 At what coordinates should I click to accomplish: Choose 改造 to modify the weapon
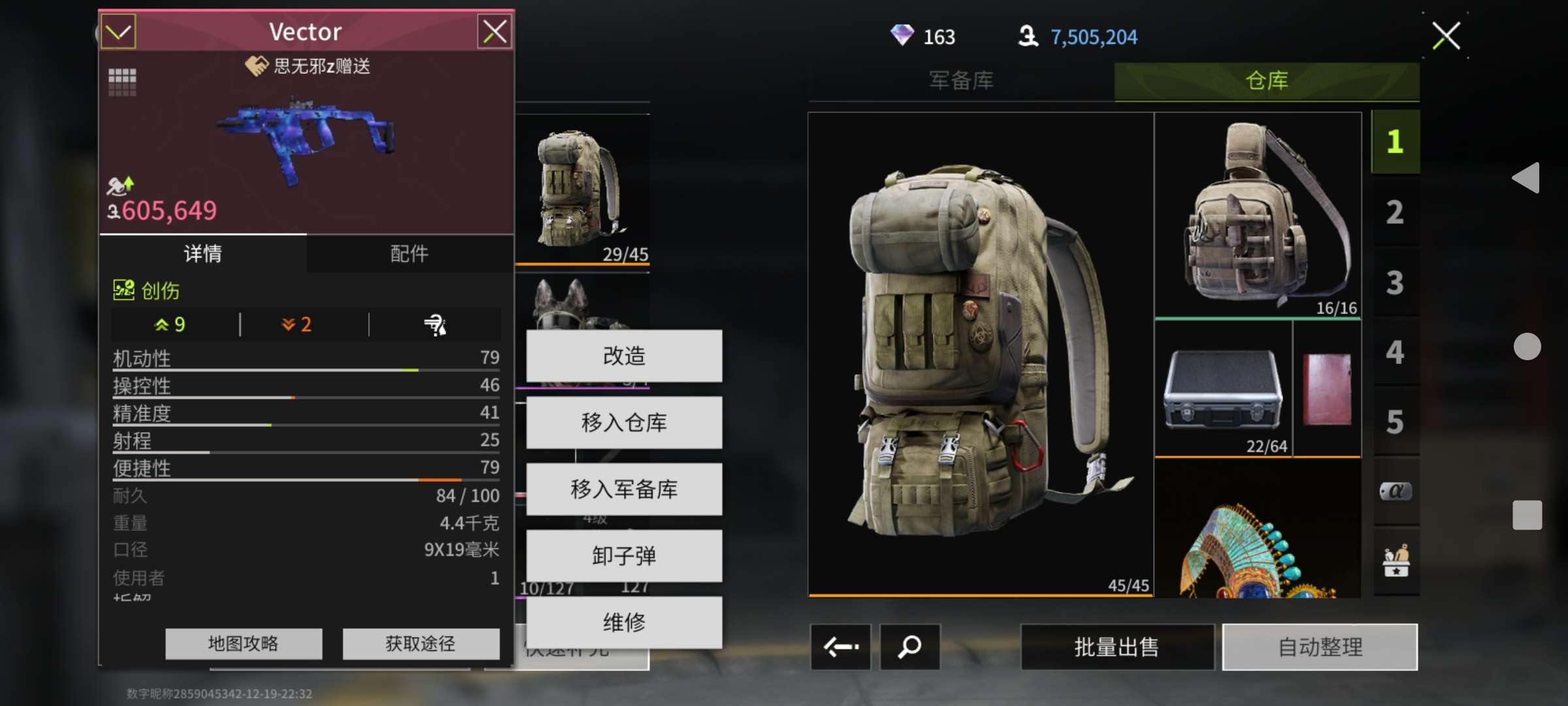click(624, 356)
